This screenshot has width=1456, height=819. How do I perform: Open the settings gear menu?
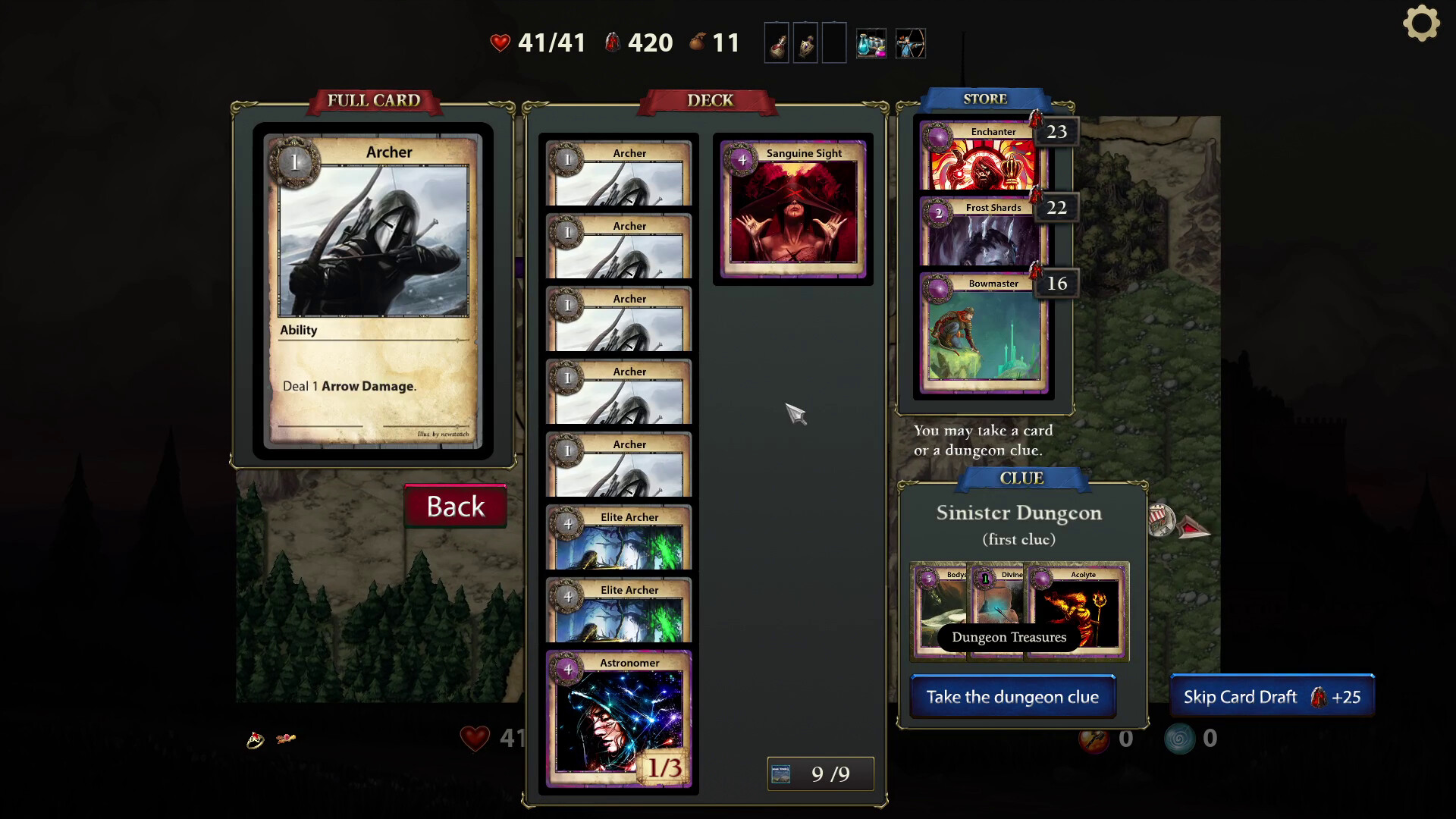click(1421, 24)
